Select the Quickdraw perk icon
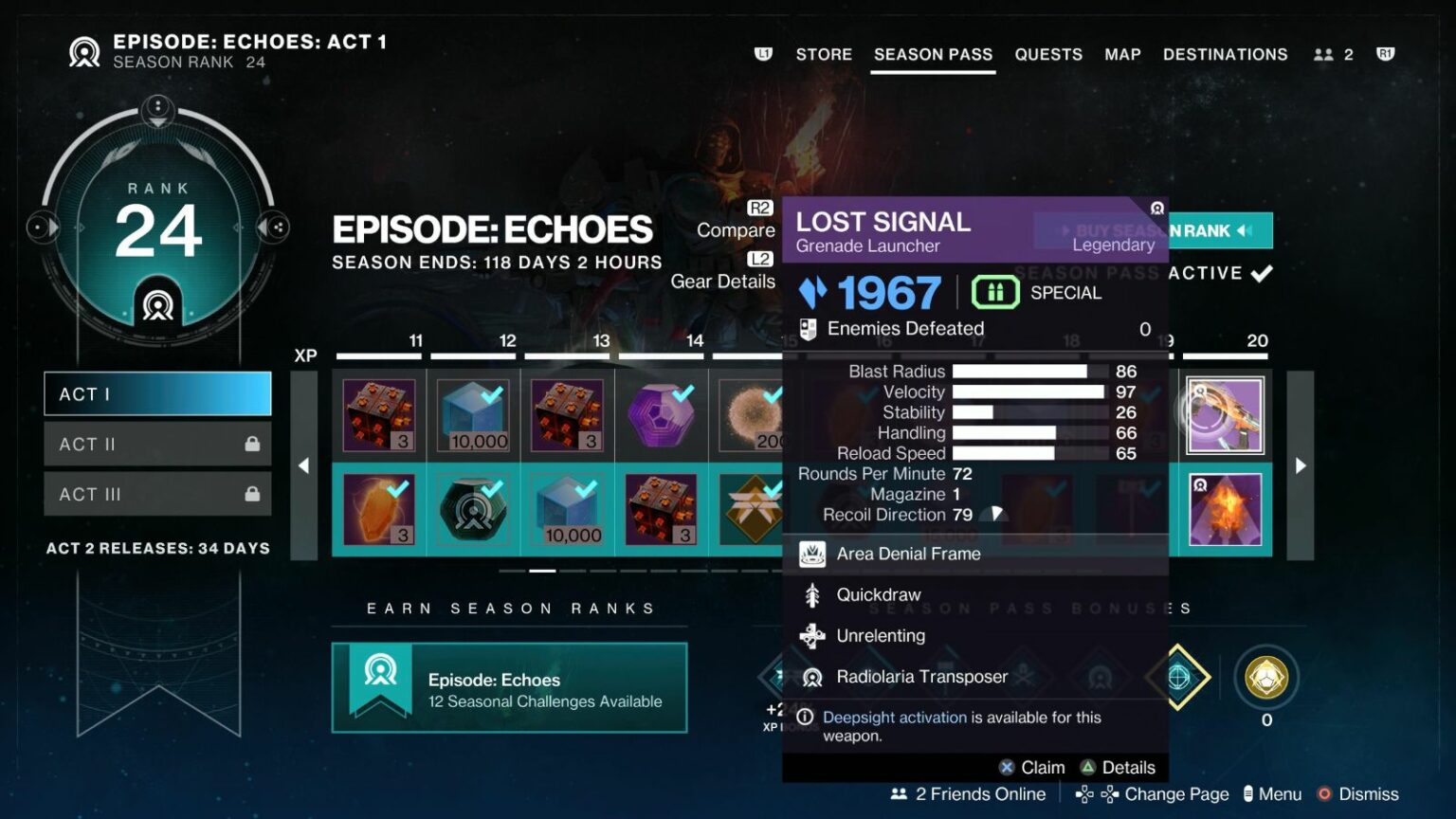This screenshot has width=1456, height=819. click(x=812, y=594)
